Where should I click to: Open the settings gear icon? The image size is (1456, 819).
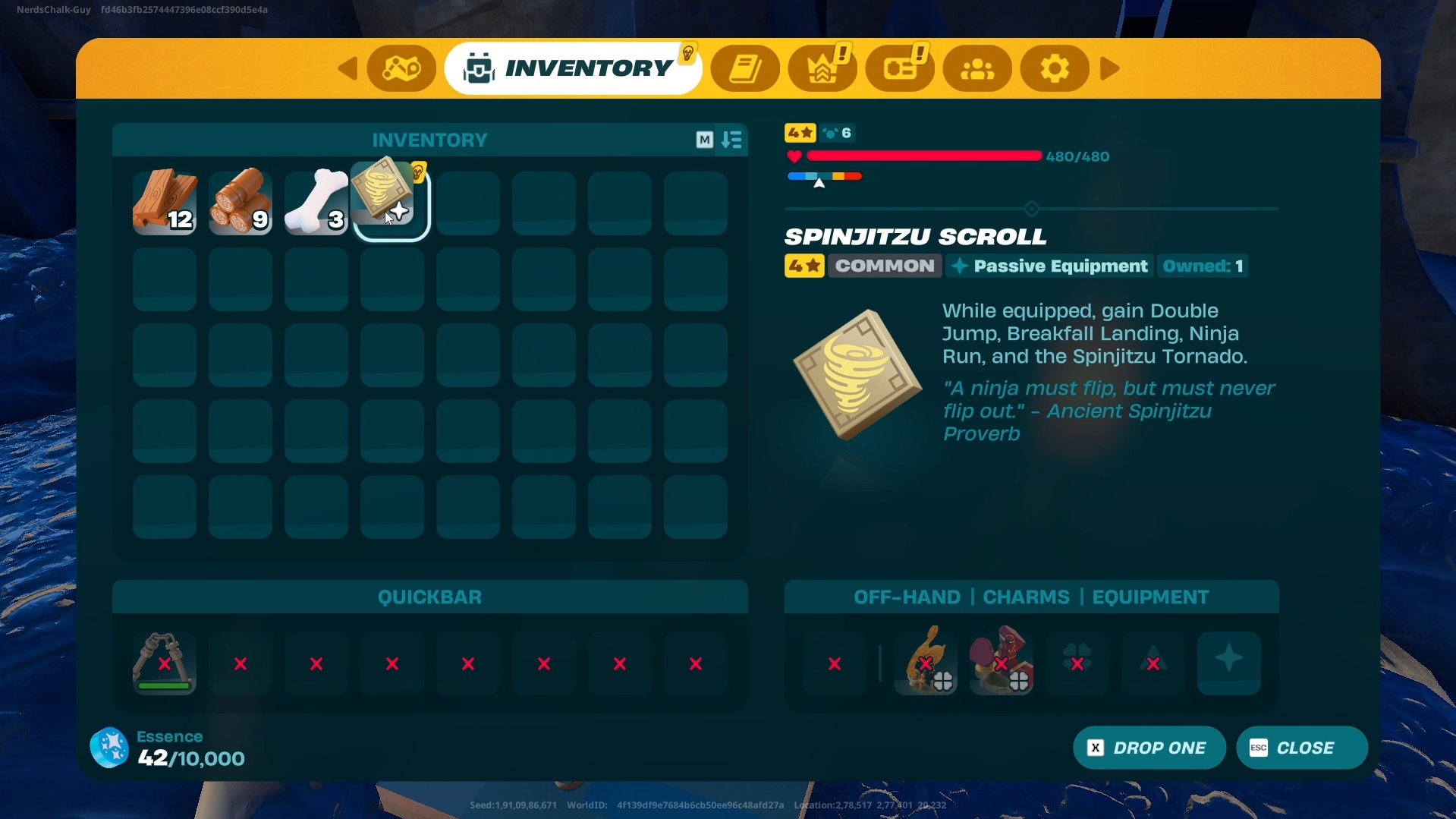1054,68
